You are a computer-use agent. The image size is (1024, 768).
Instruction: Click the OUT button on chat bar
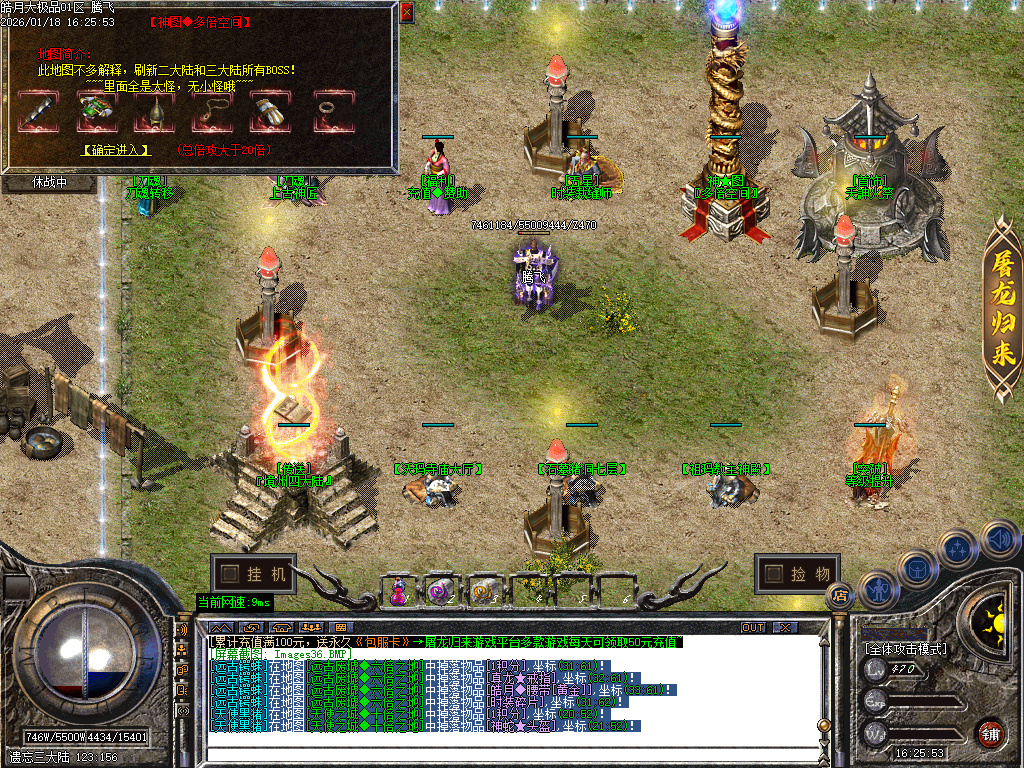tap(752, 628)
